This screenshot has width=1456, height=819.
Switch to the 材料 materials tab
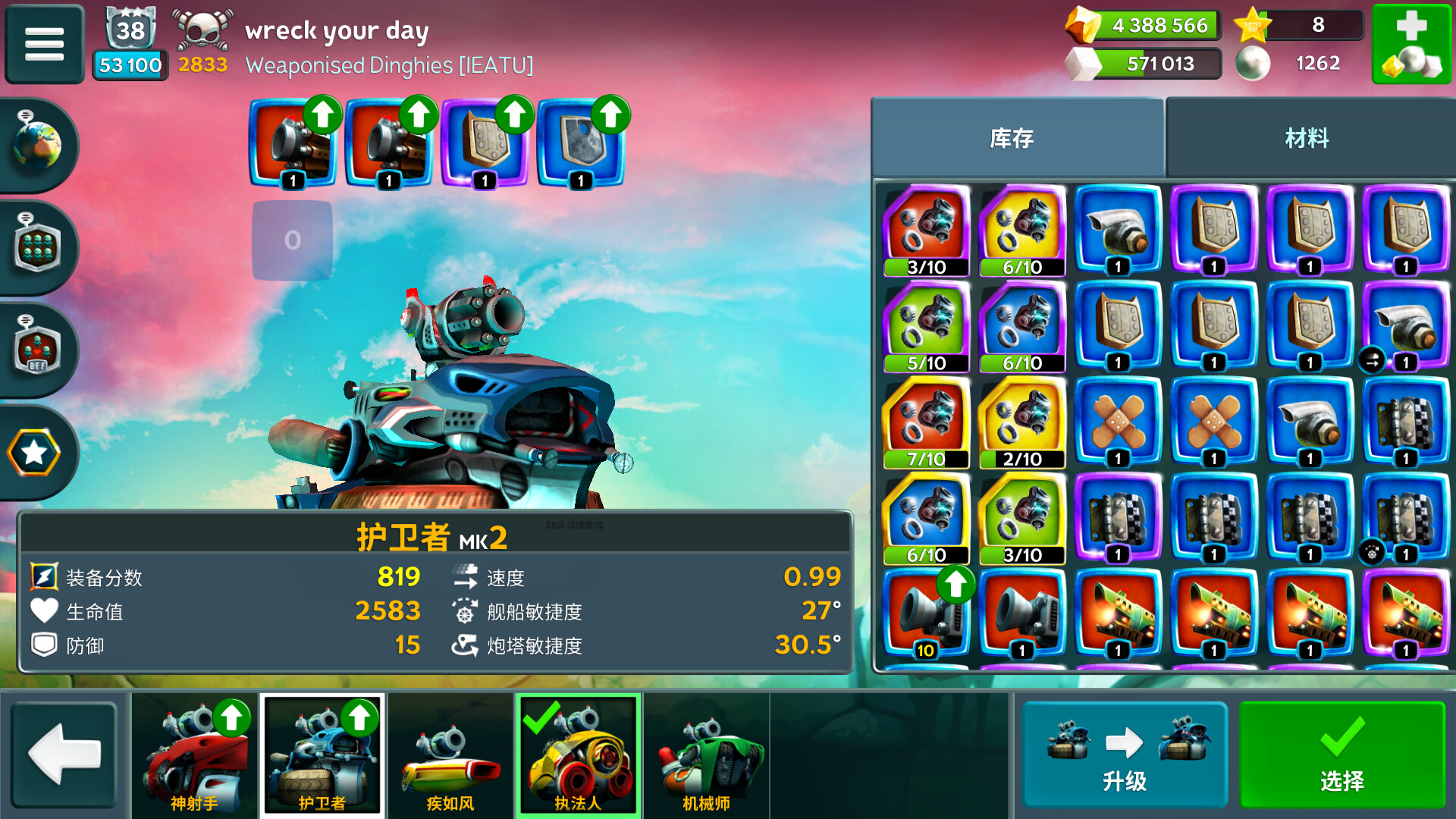click(1307, 138)
